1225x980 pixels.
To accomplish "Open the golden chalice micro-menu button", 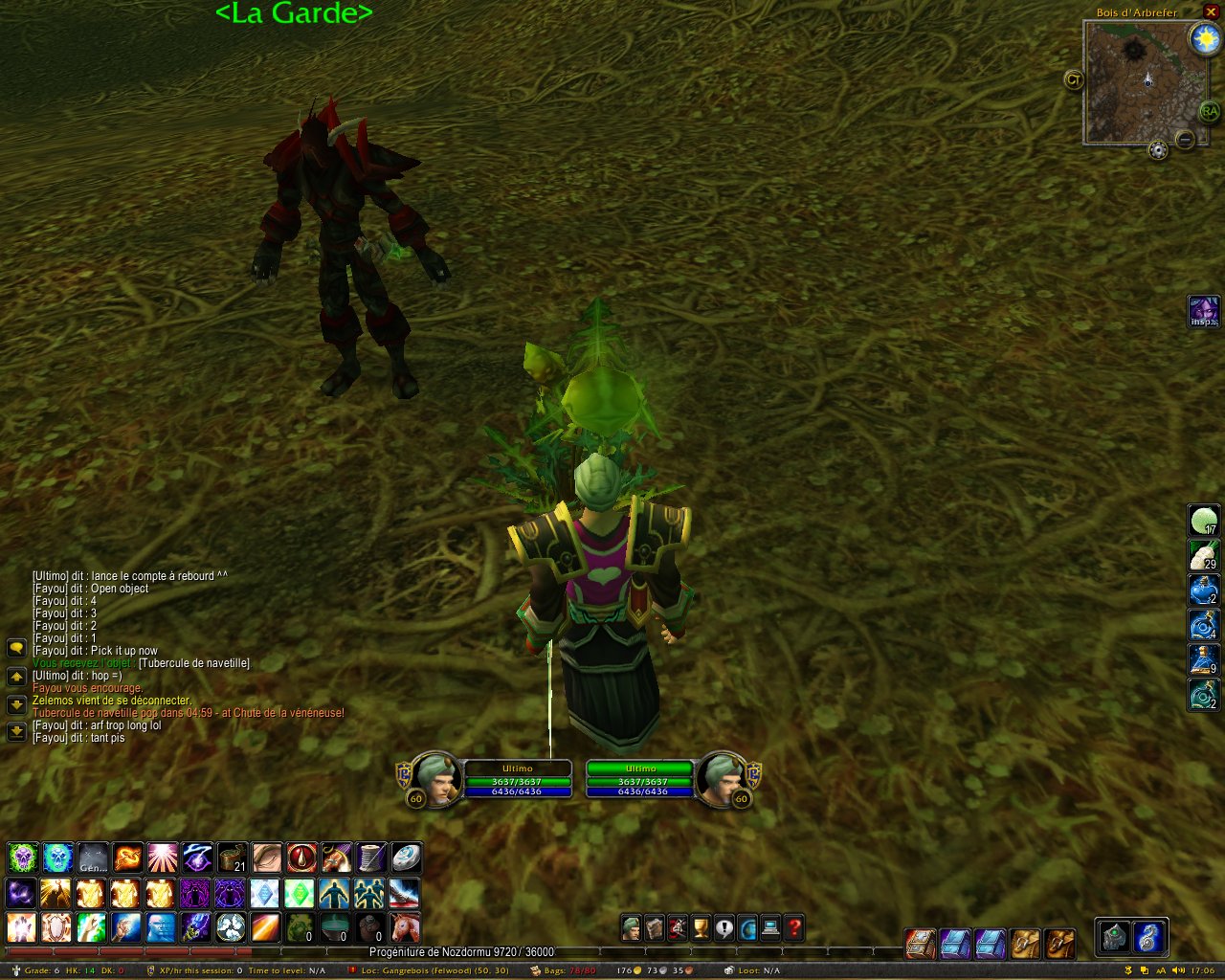I will tap(701, 927).
